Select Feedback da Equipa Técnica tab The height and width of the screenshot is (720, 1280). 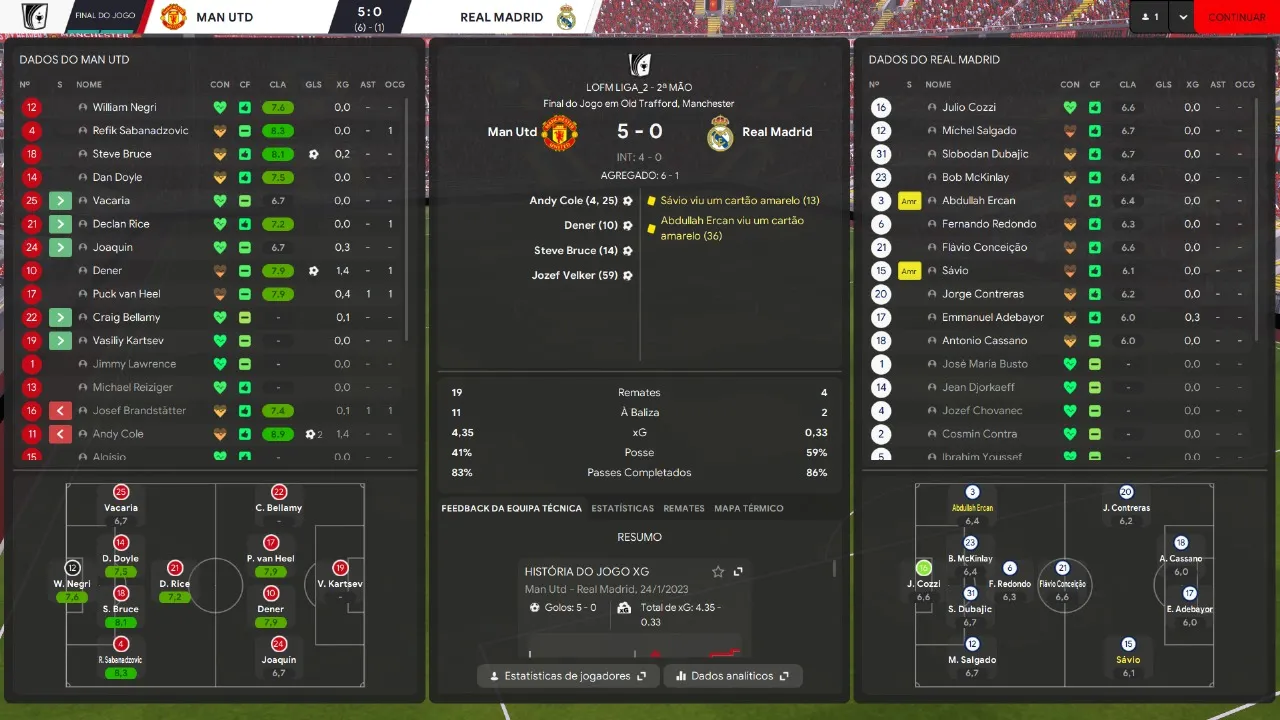click(x=511, y=508)
